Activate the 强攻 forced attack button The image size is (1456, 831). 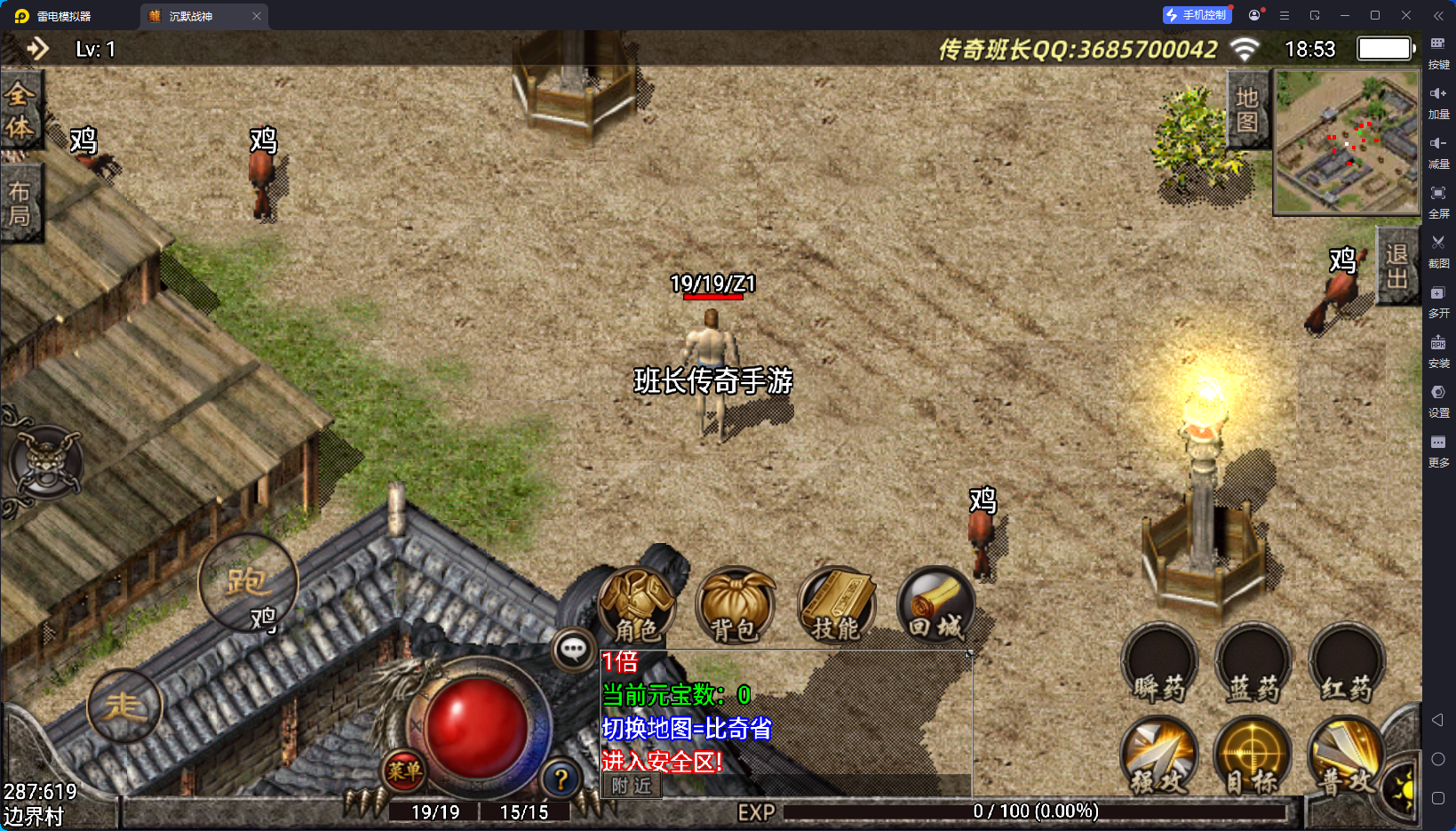(1158, 757)
